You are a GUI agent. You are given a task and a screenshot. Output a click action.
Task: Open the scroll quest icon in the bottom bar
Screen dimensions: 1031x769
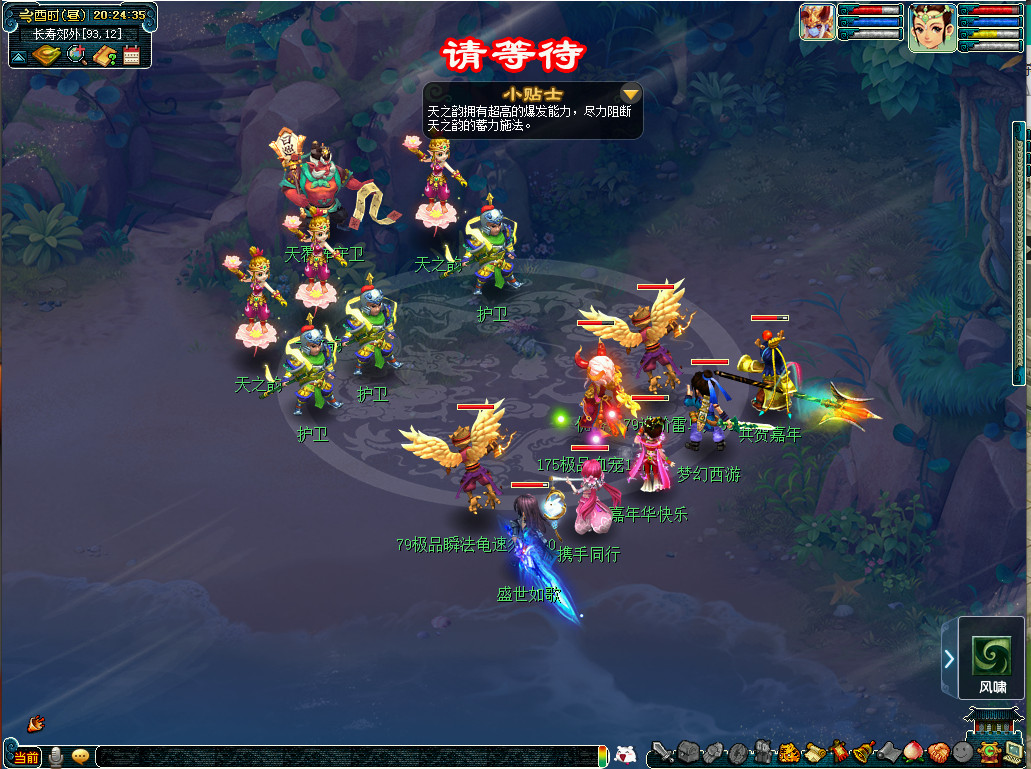(814, 752)
